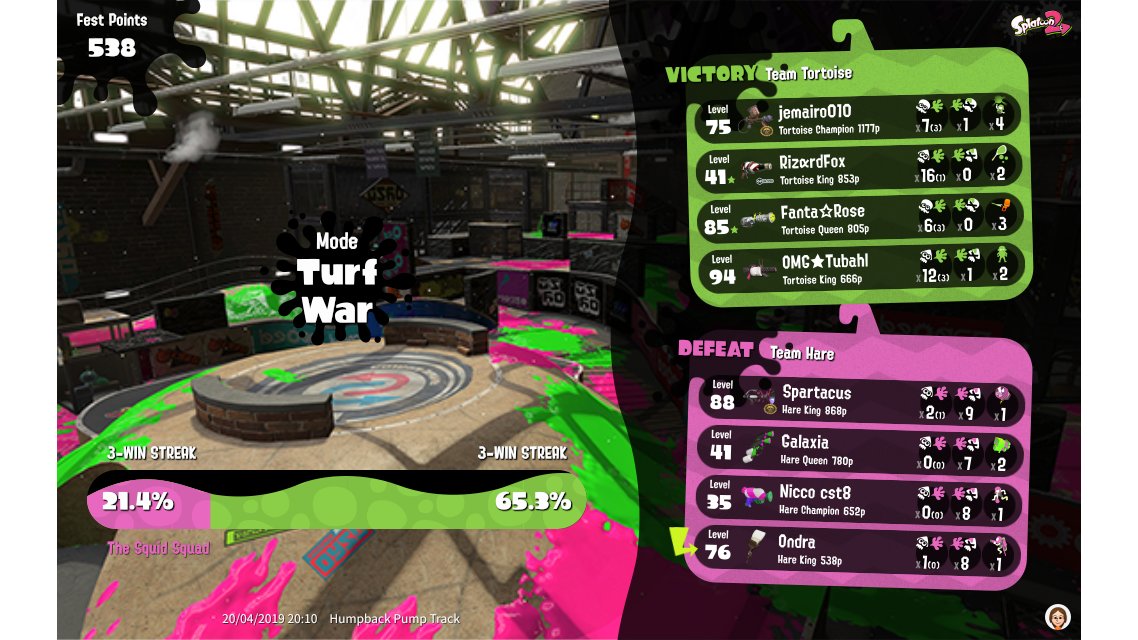1138x640 pixels.
Task: Select Spartacus on Team Hare
Action: [x=858, y=399]
